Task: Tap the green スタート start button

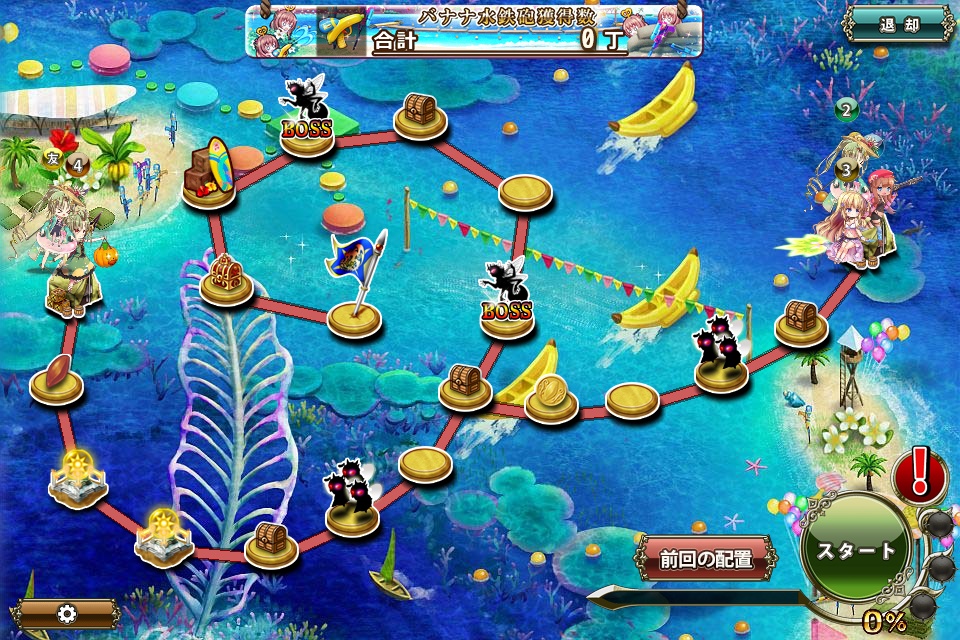Action: [855, 550]
